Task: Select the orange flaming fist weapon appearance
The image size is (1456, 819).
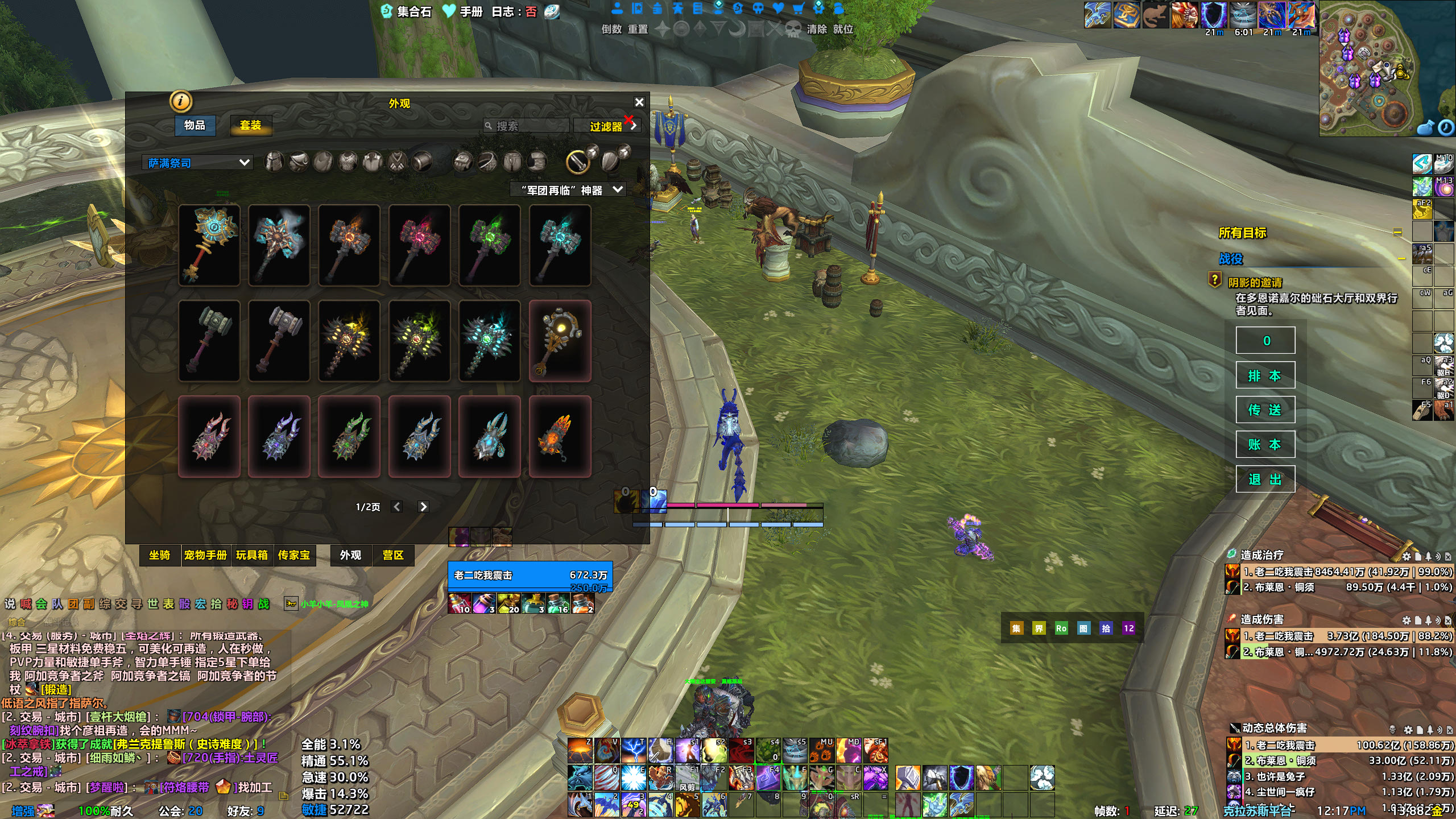Action: coord(560,436)
